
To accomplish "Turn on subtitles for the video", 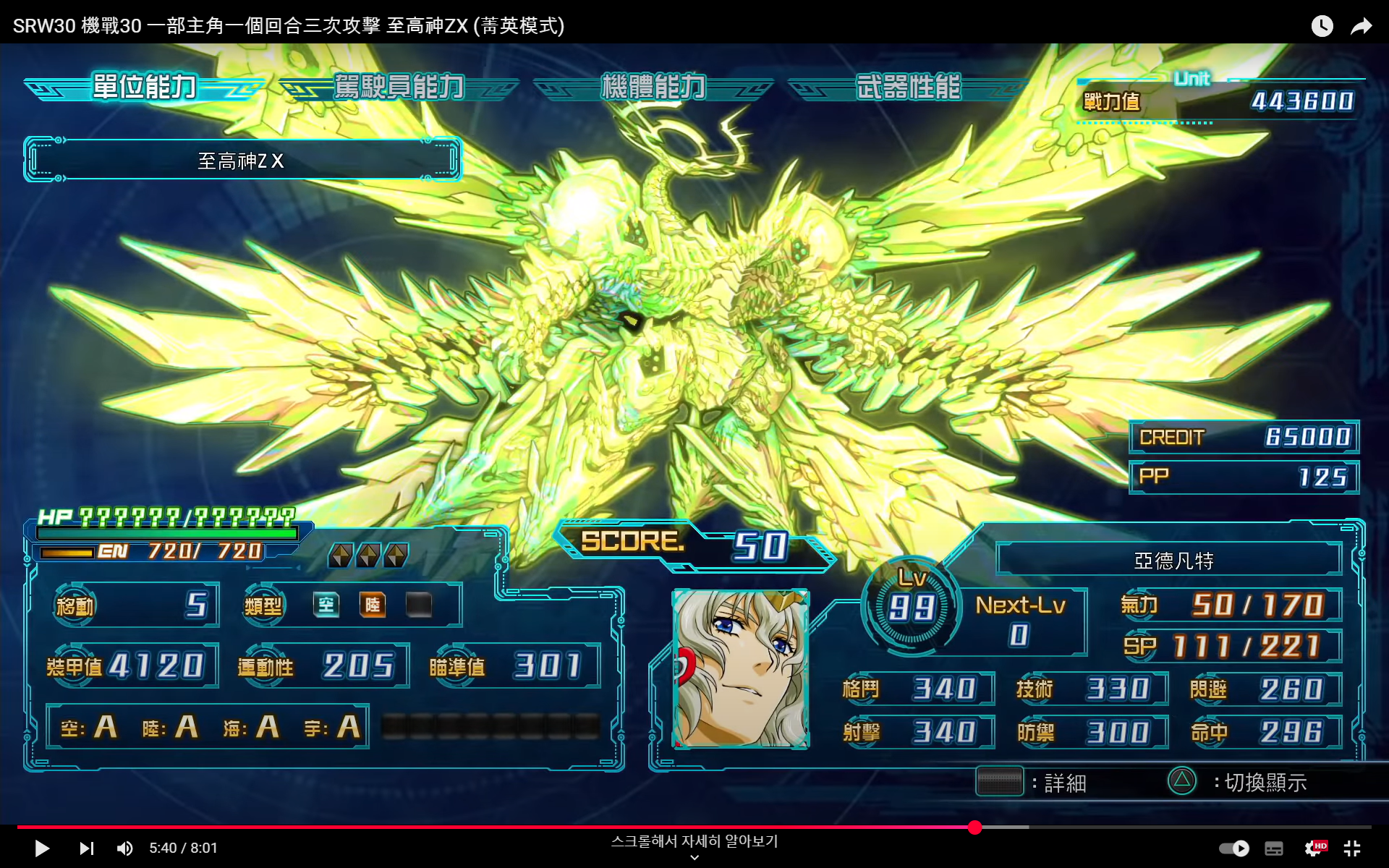I will click(x=1274, y=848).
